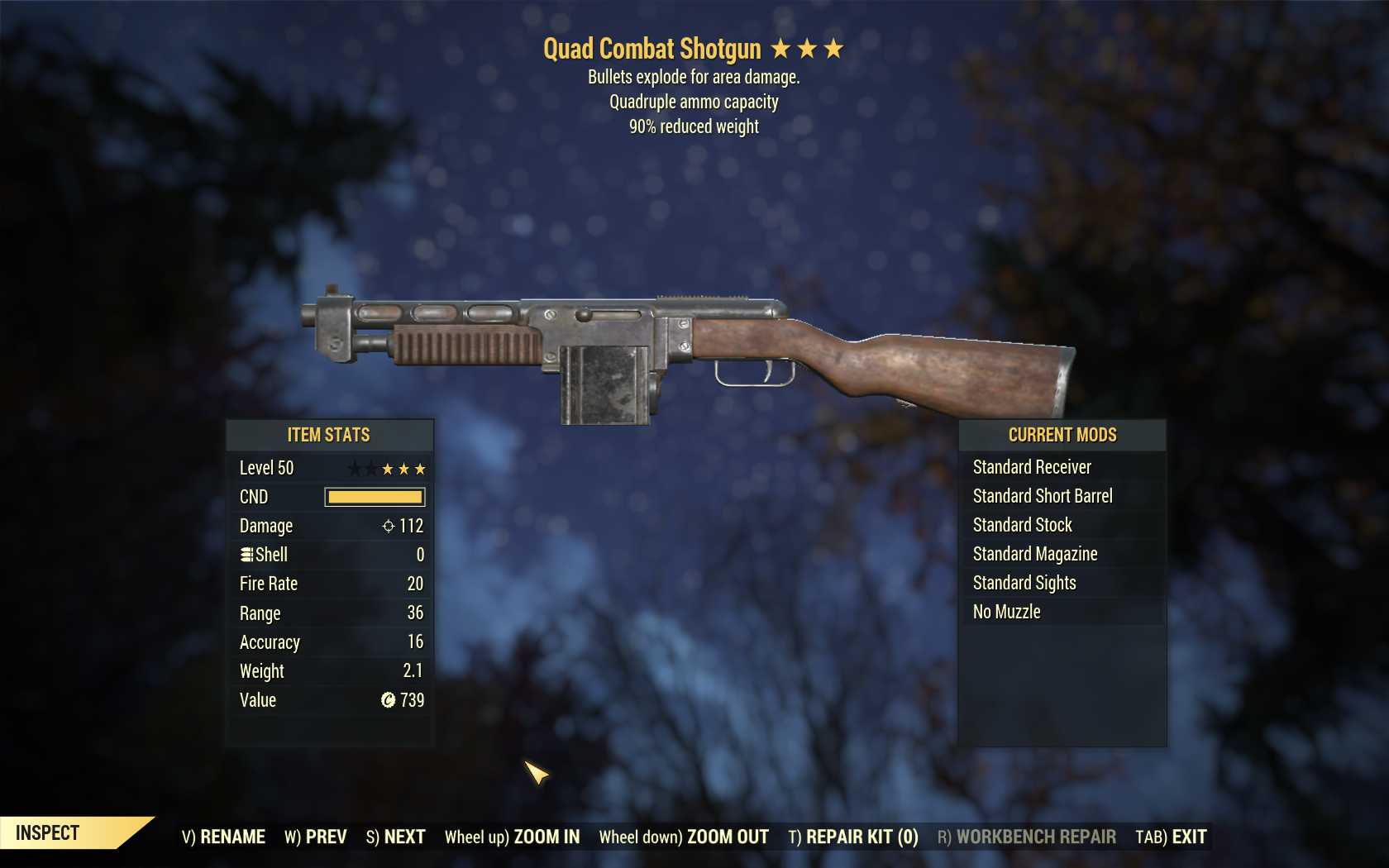
Task: Zoom out from the weapon model
Action: tap(684, 837)
